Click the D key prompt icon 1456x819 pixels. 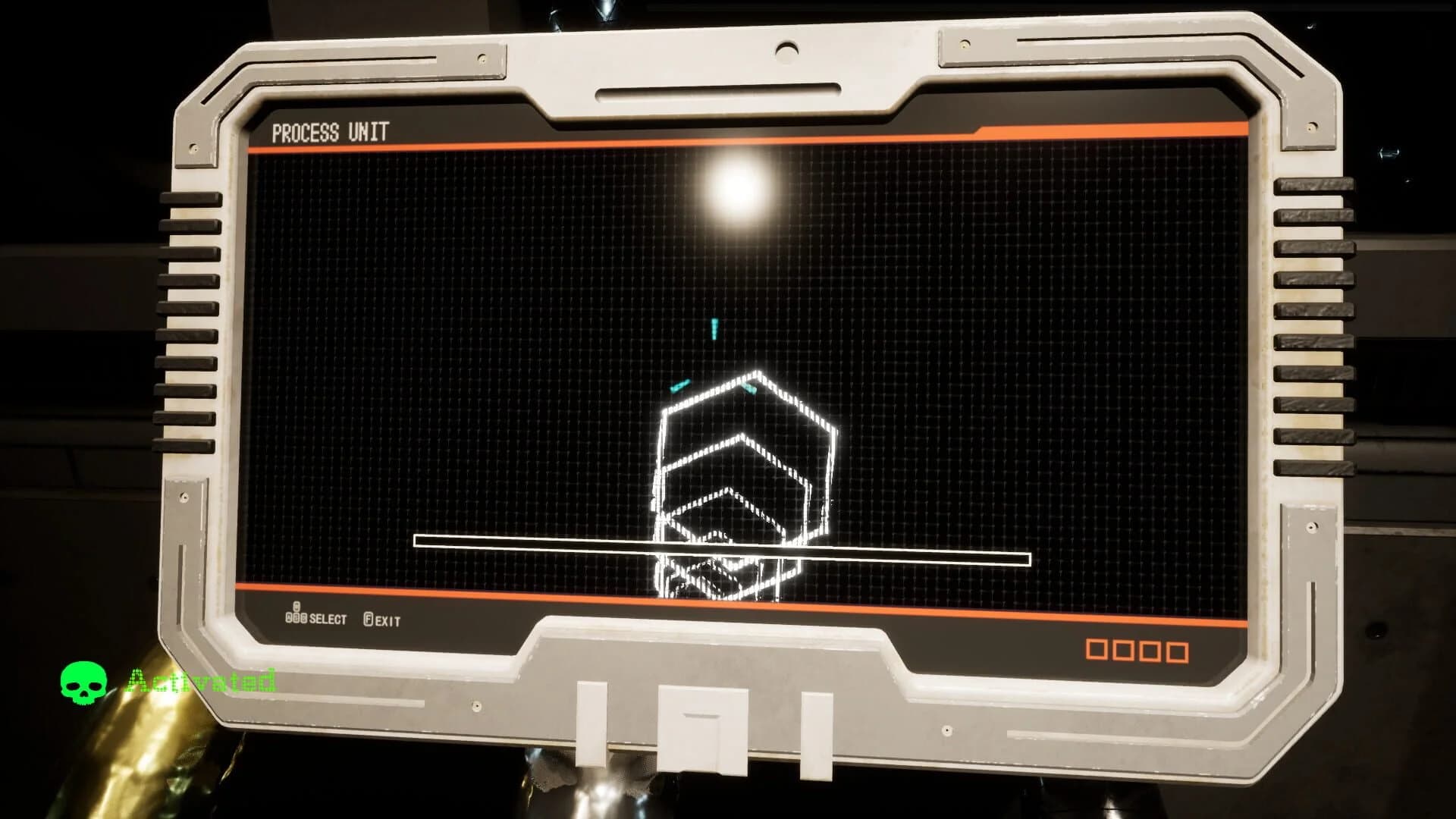click(x=303, y=617)
